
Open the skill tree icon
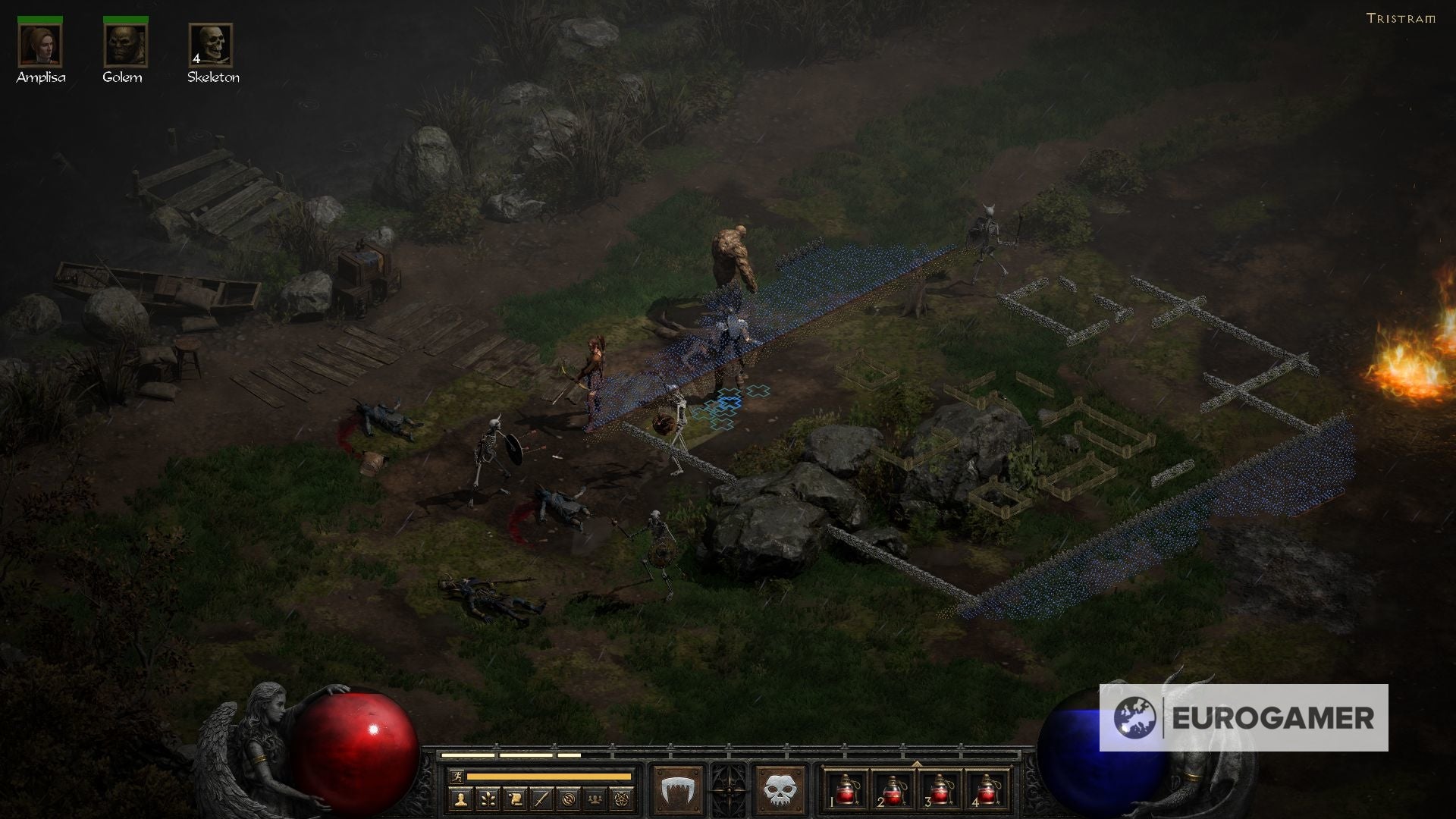(x=489, y=799)
